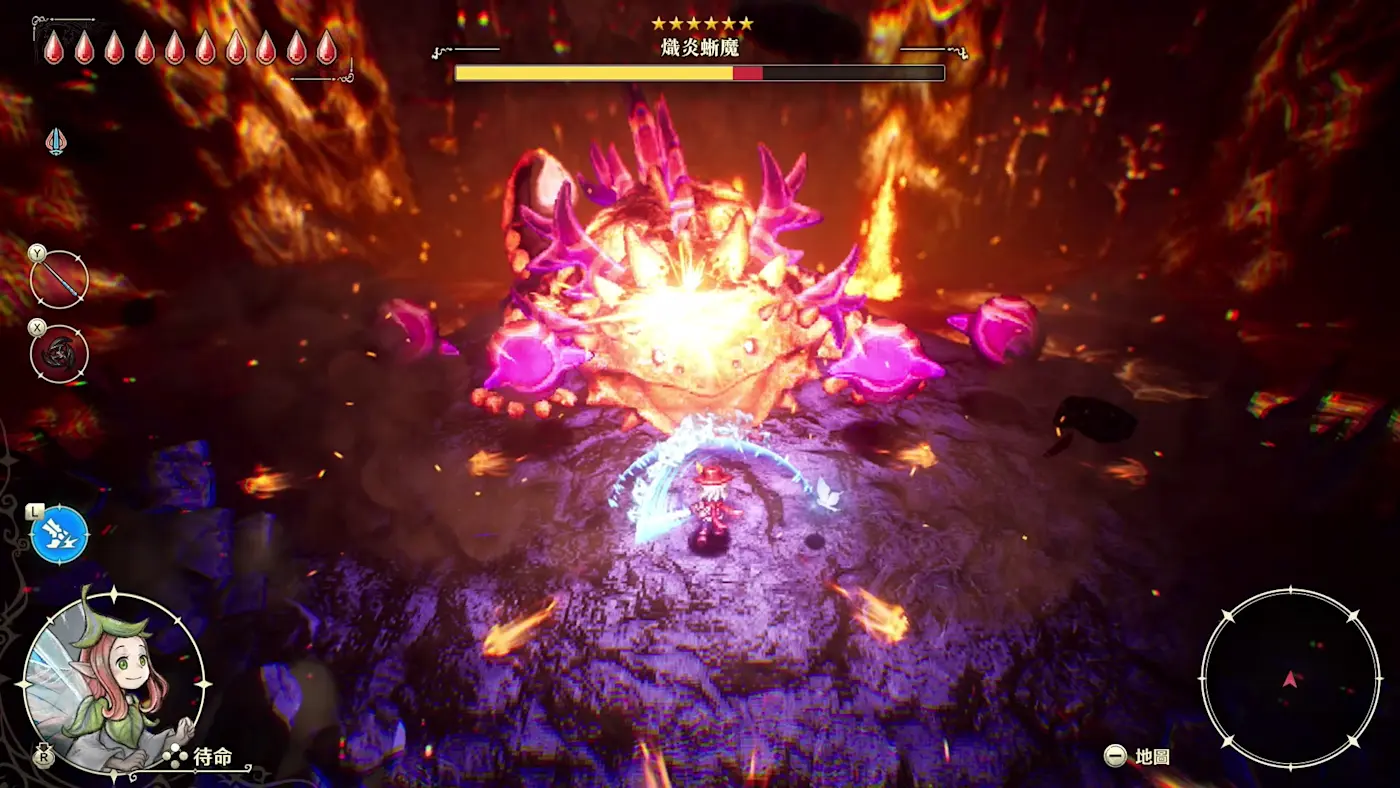The width and height of the screenshot is (1400, 788).
Task: Open the 地圖 map screen
Action: 1151,757
